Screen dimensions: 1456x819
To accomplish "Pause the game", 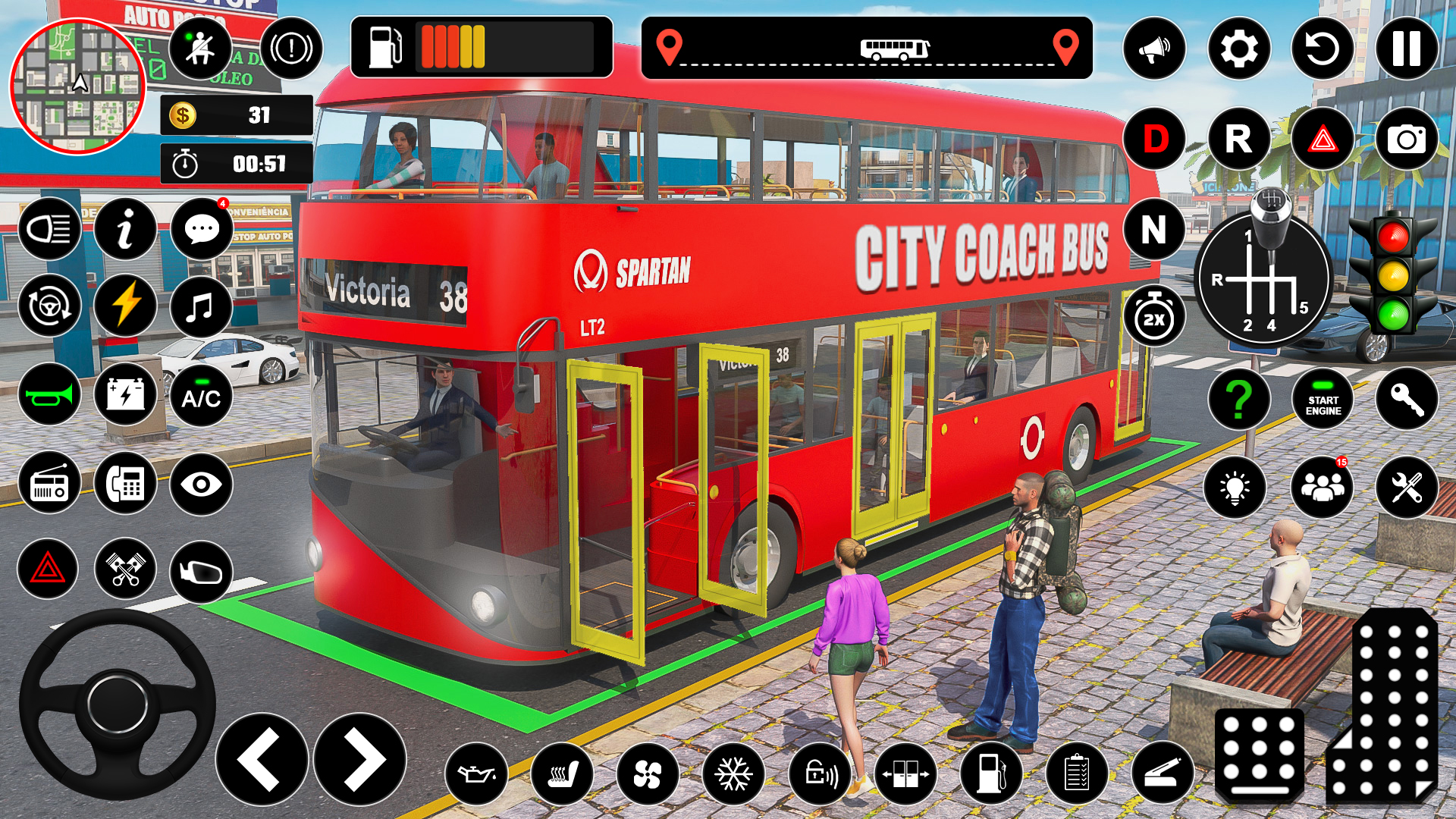I will tap(1407, 49).
